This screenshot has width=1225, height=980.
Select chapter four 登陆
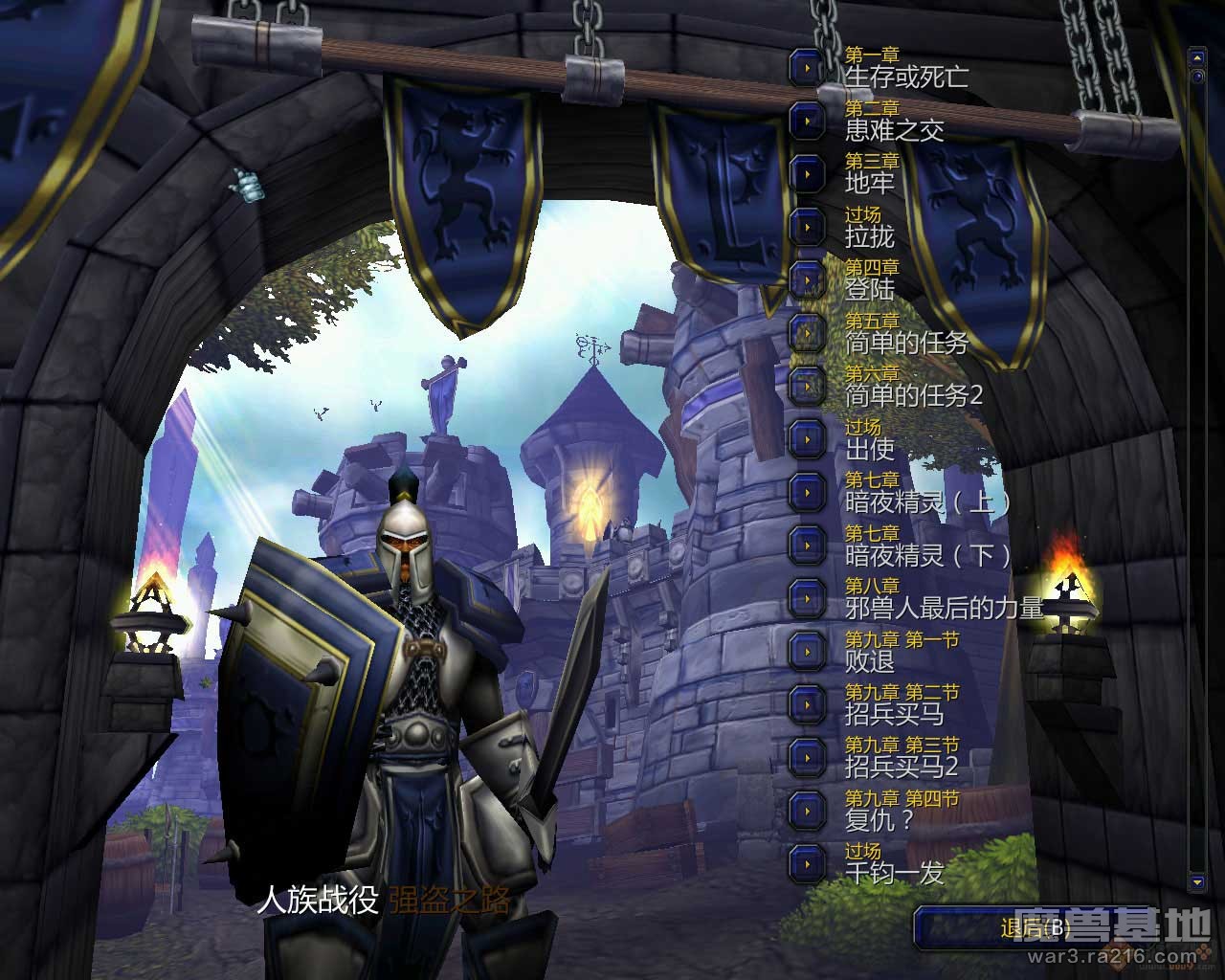(809, 279)
